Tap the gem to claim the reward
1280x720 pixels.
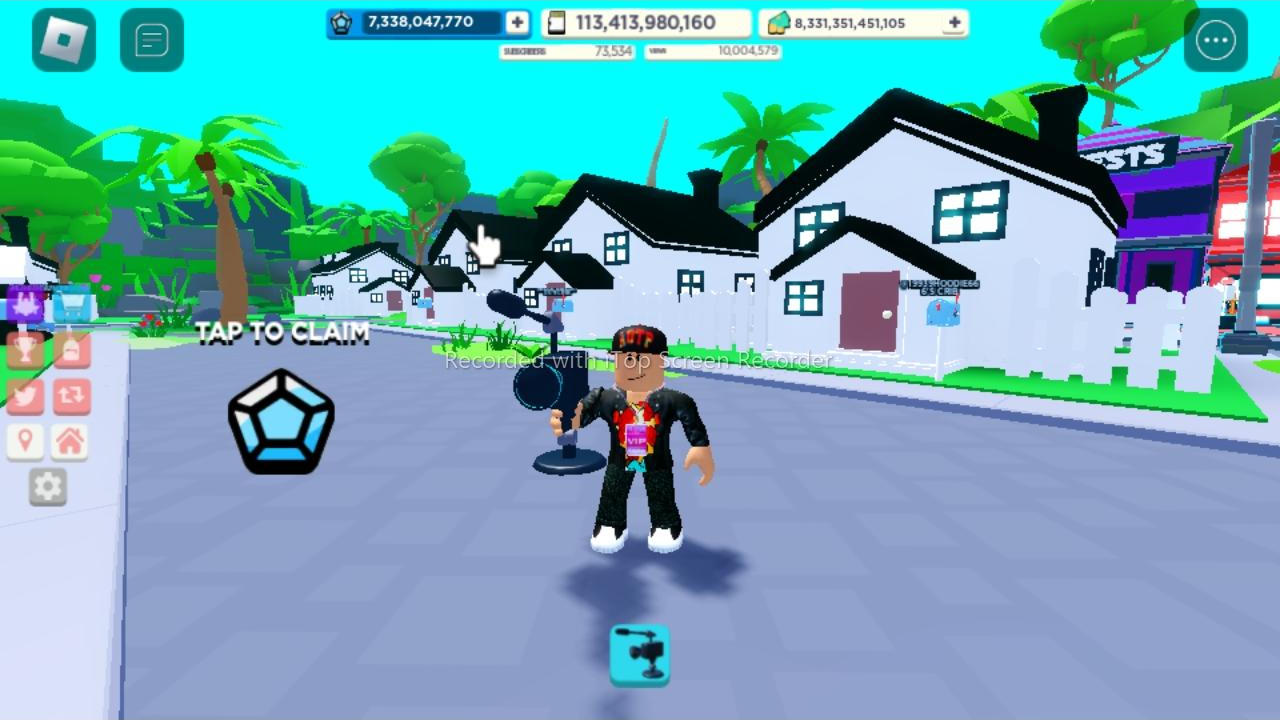pos(280,420)
